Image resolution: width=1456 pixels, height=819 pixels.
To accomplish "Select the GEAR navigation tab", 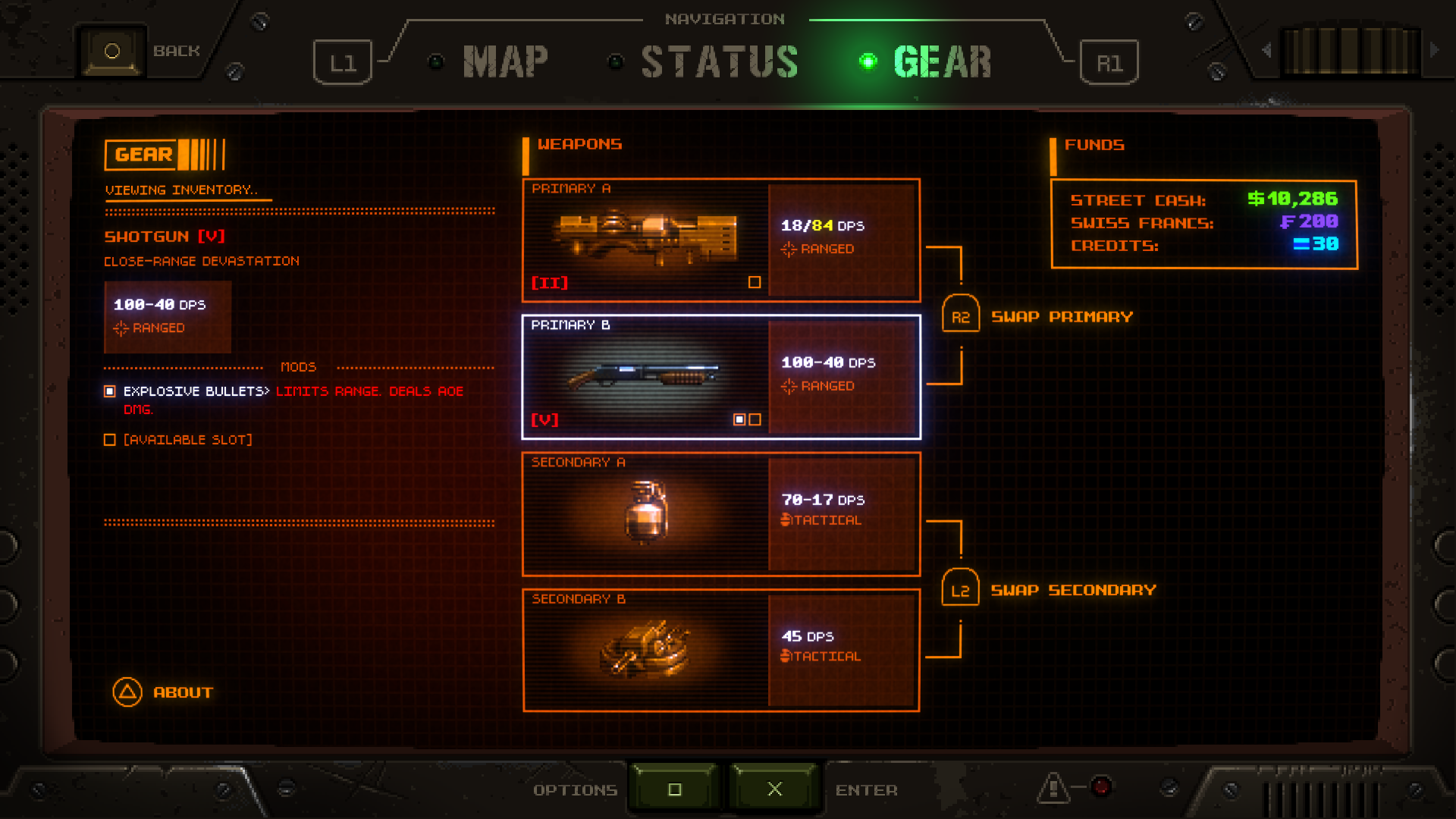I will click(942, 61).
